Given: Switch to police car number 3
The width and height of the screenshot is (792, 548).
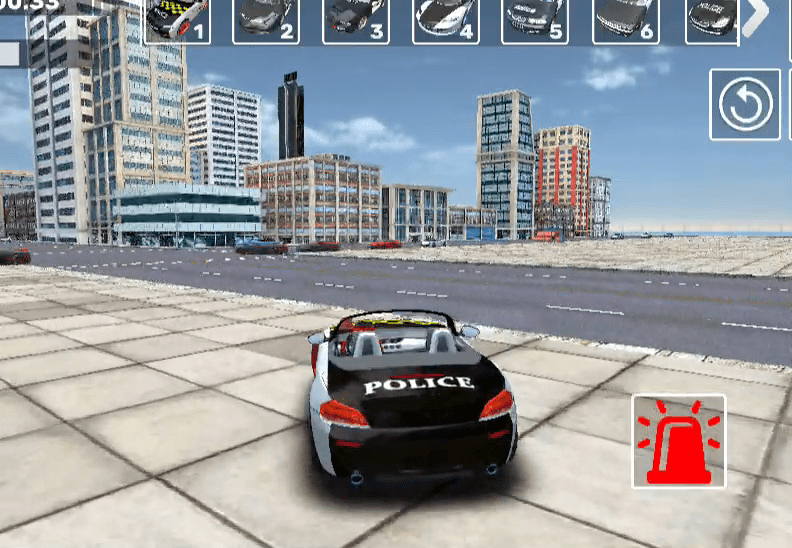Looking at the screenshot, I should (x=356, y=20).
